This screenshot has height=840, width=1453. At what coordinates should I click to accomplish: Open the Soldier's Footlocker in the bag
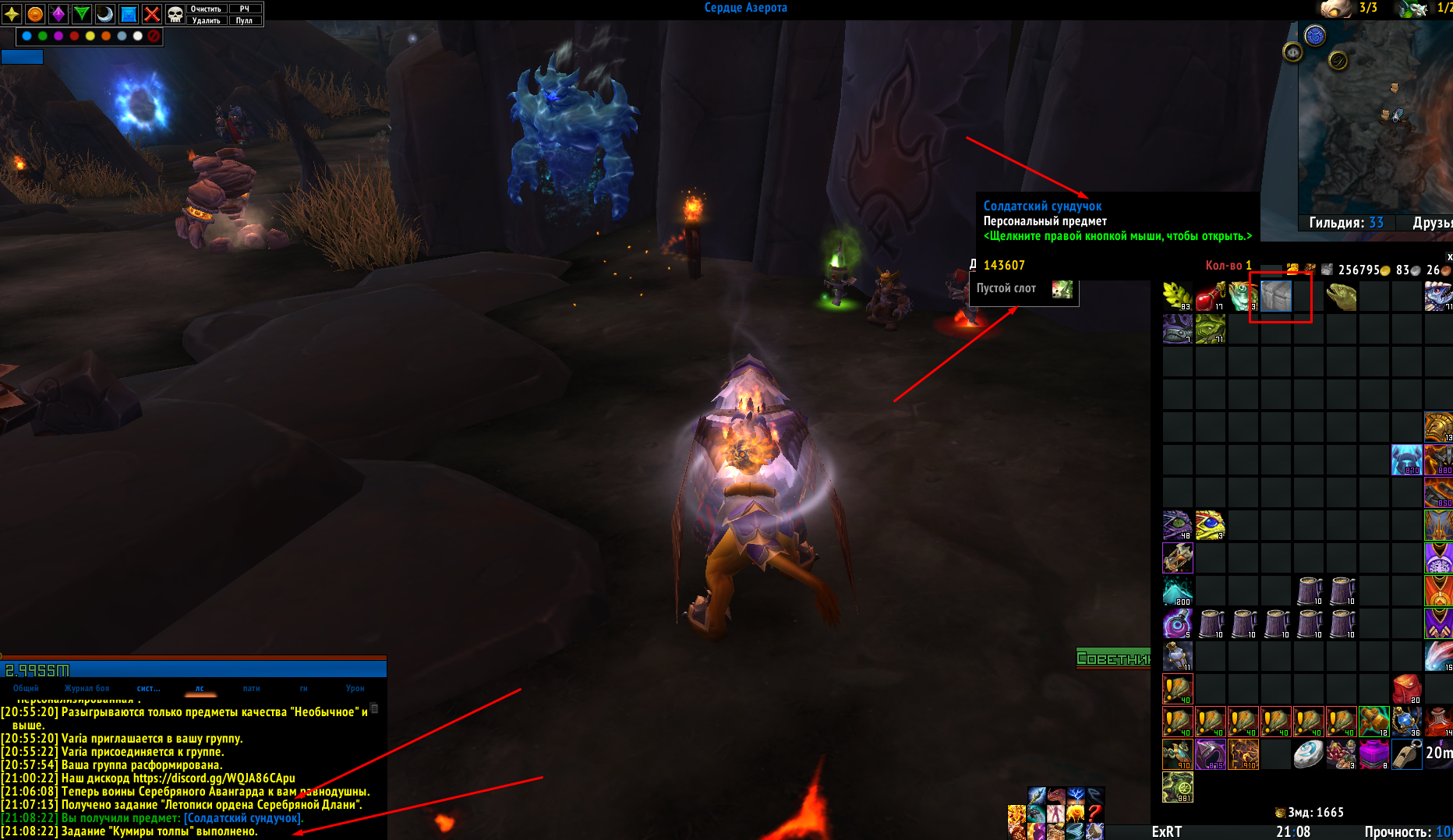point(1276,296)
